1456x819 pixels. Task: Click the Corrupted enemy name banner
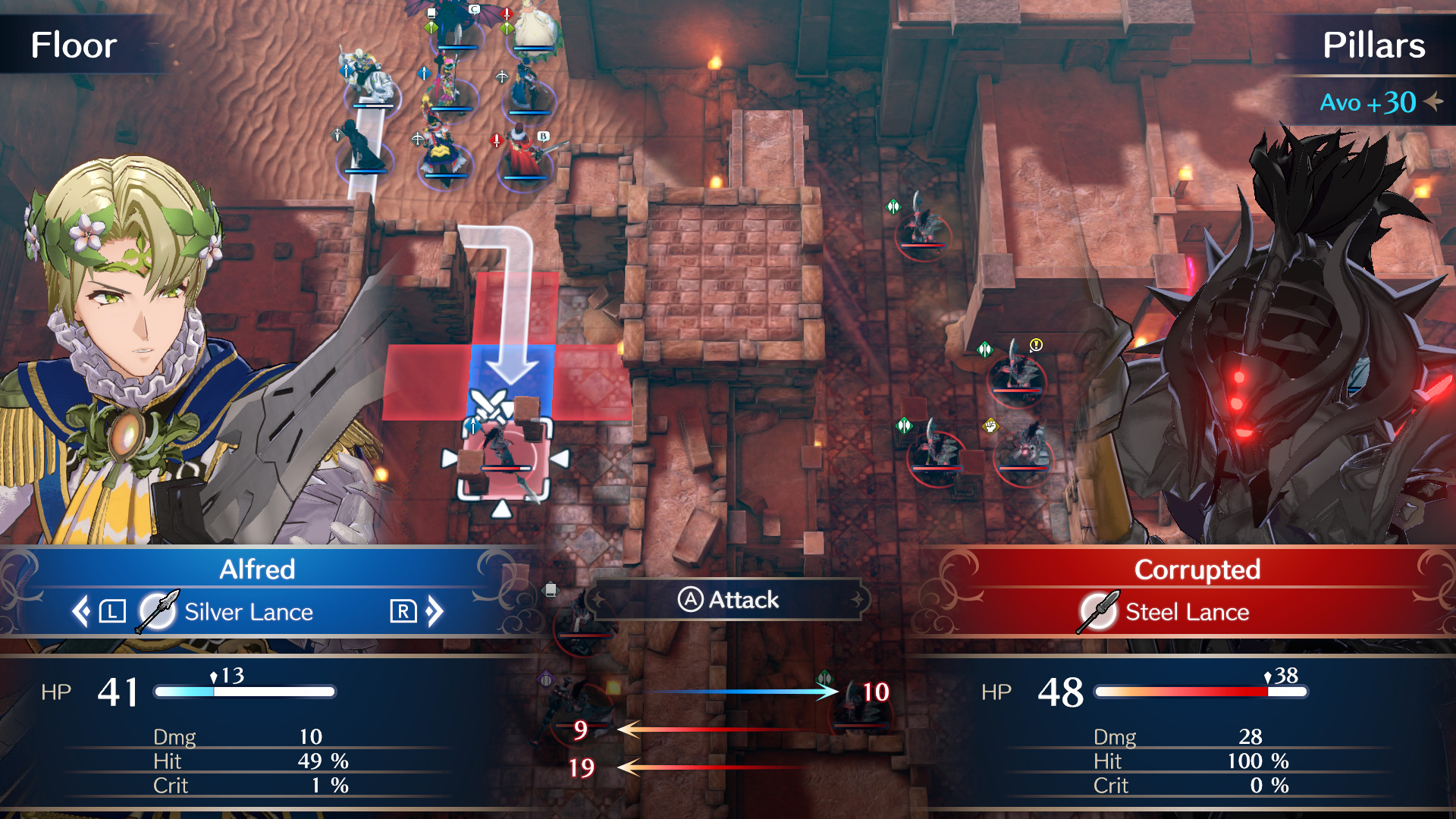[1198, 570]
